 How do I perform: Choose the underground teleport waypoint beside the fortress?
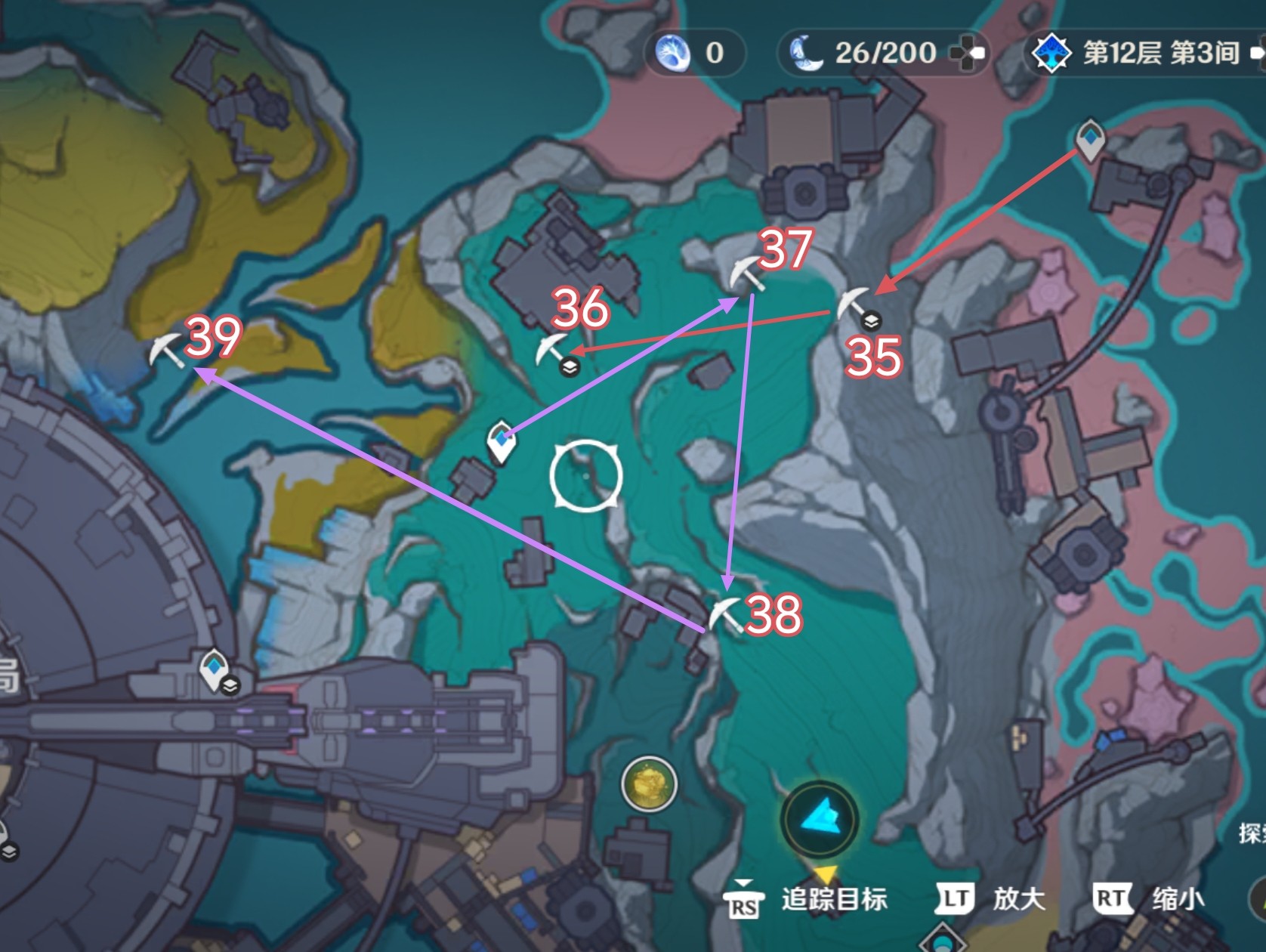[215, 669]
